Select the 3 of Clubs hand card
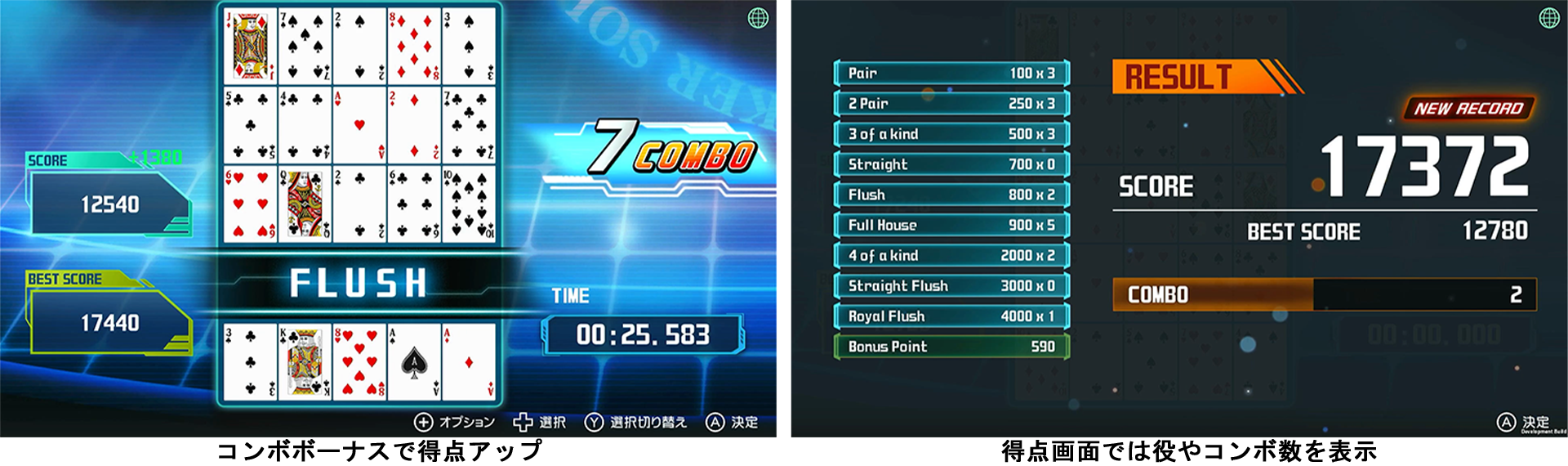The height and width of the screenshot is (466, 1568). 250,361
